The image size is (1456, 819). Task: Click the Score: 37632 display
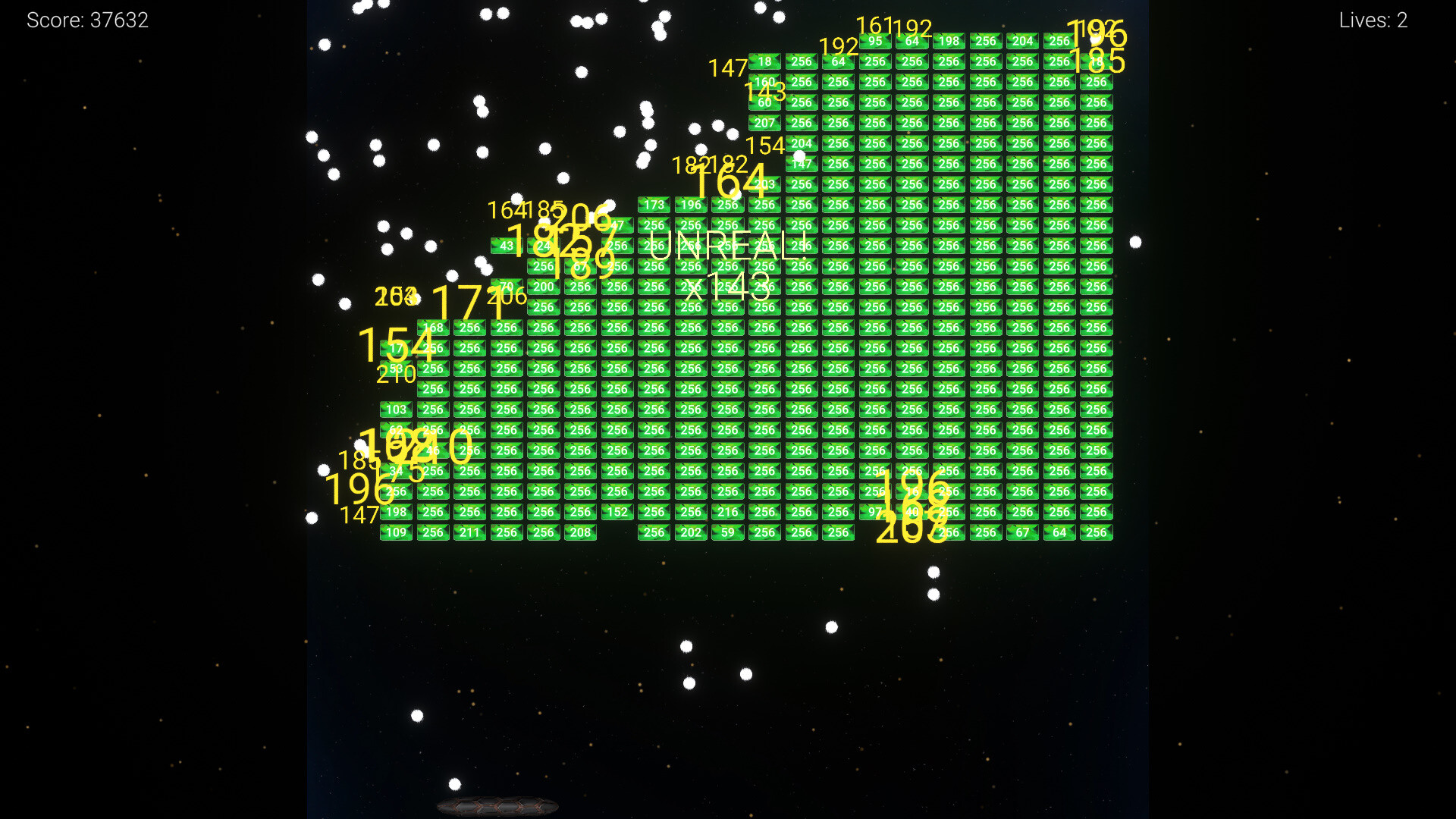[87, 20]
